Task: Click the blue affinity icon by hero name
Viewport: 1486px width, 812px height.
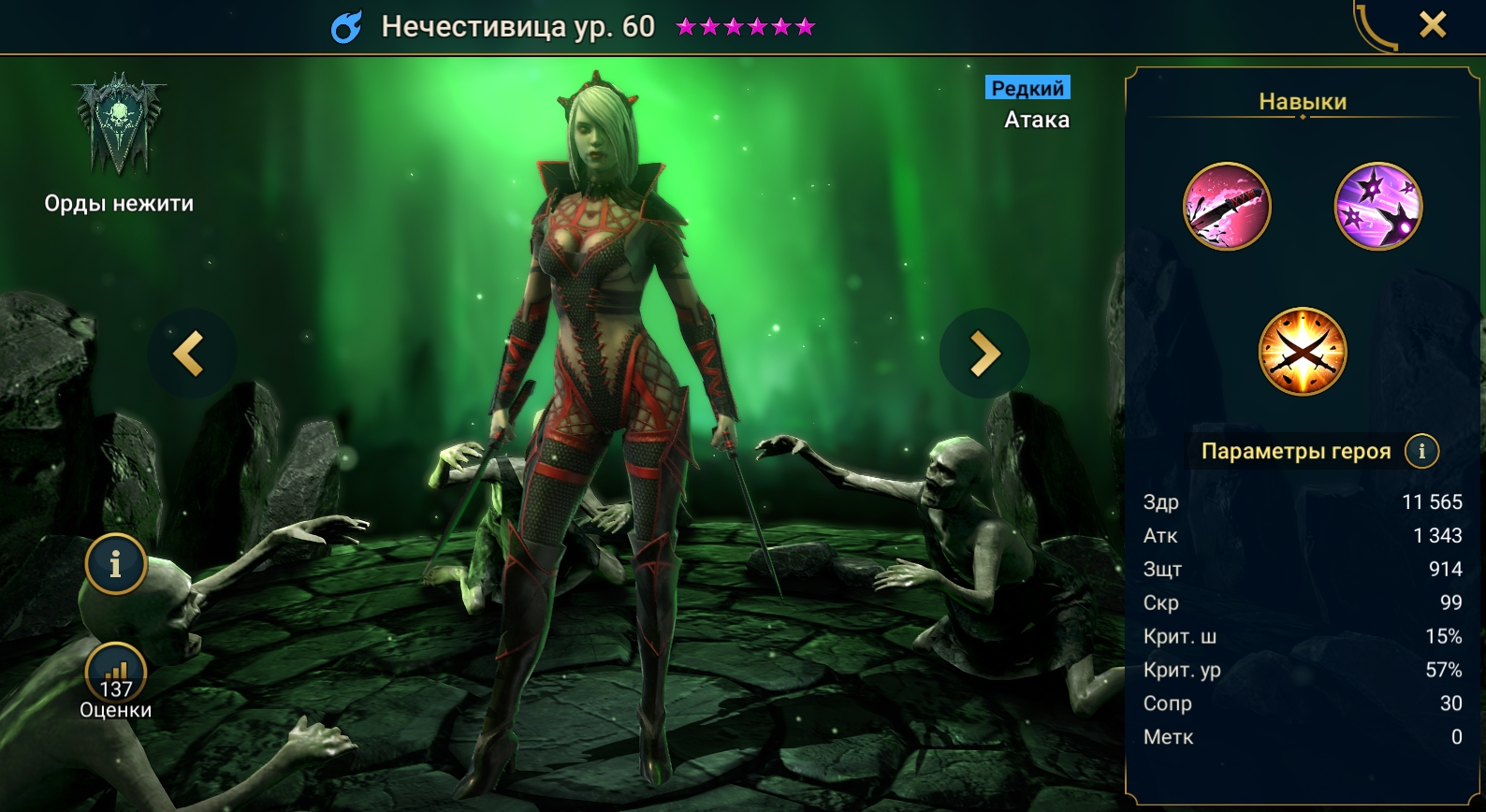Action: click(346, 28)
